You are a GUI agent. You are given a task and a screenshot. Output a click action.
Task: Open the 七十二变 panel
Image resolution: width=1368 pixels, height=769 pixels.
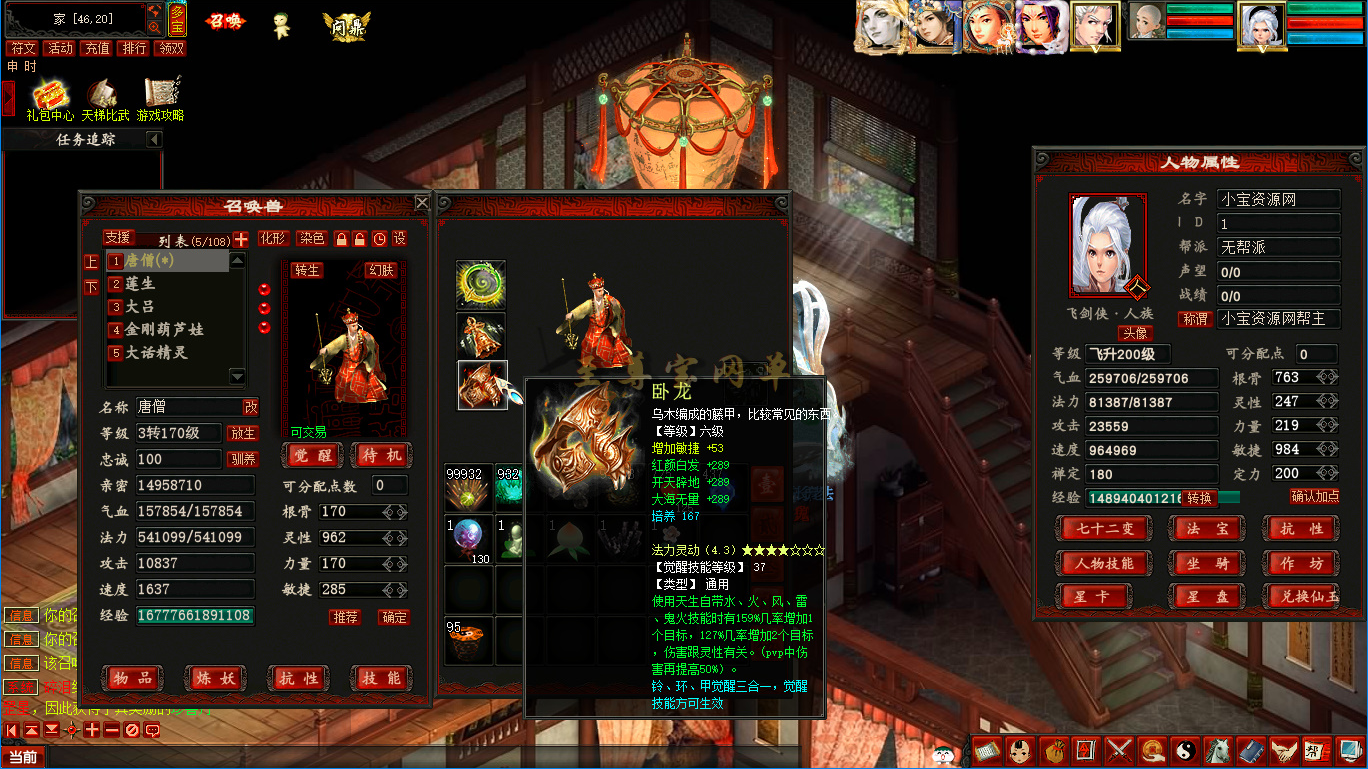(x=1103, y=529)
